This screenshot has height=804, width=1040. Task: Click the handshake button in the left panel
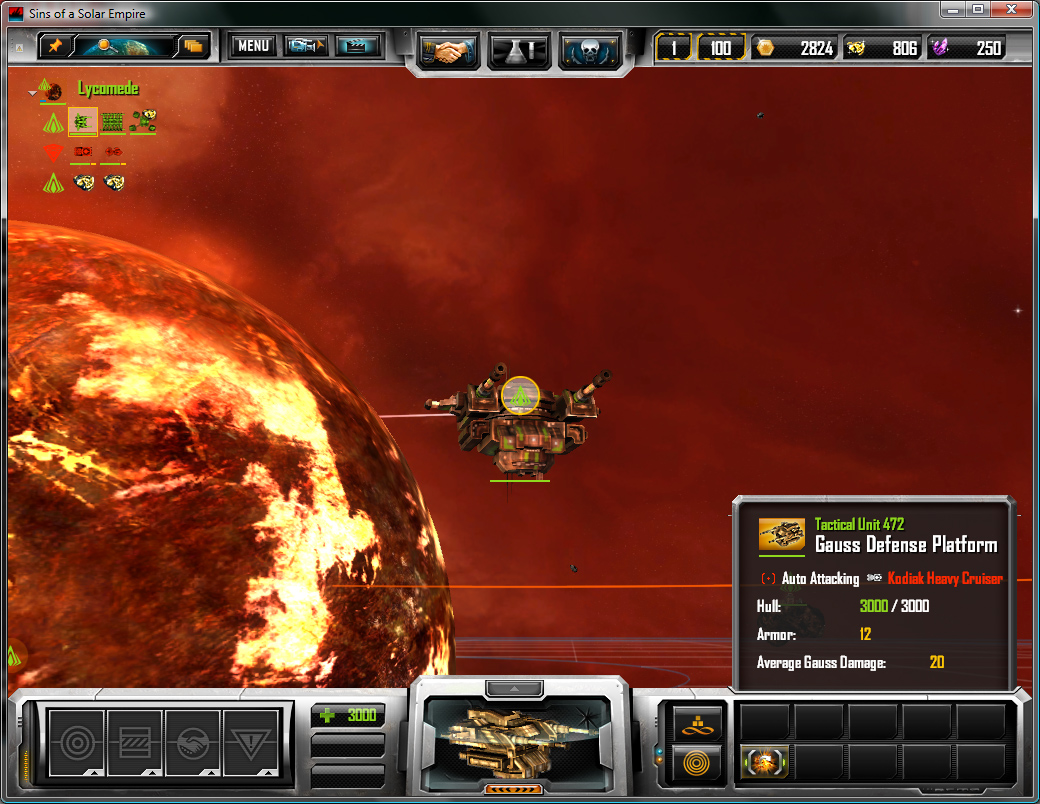(x=192, y=742)
